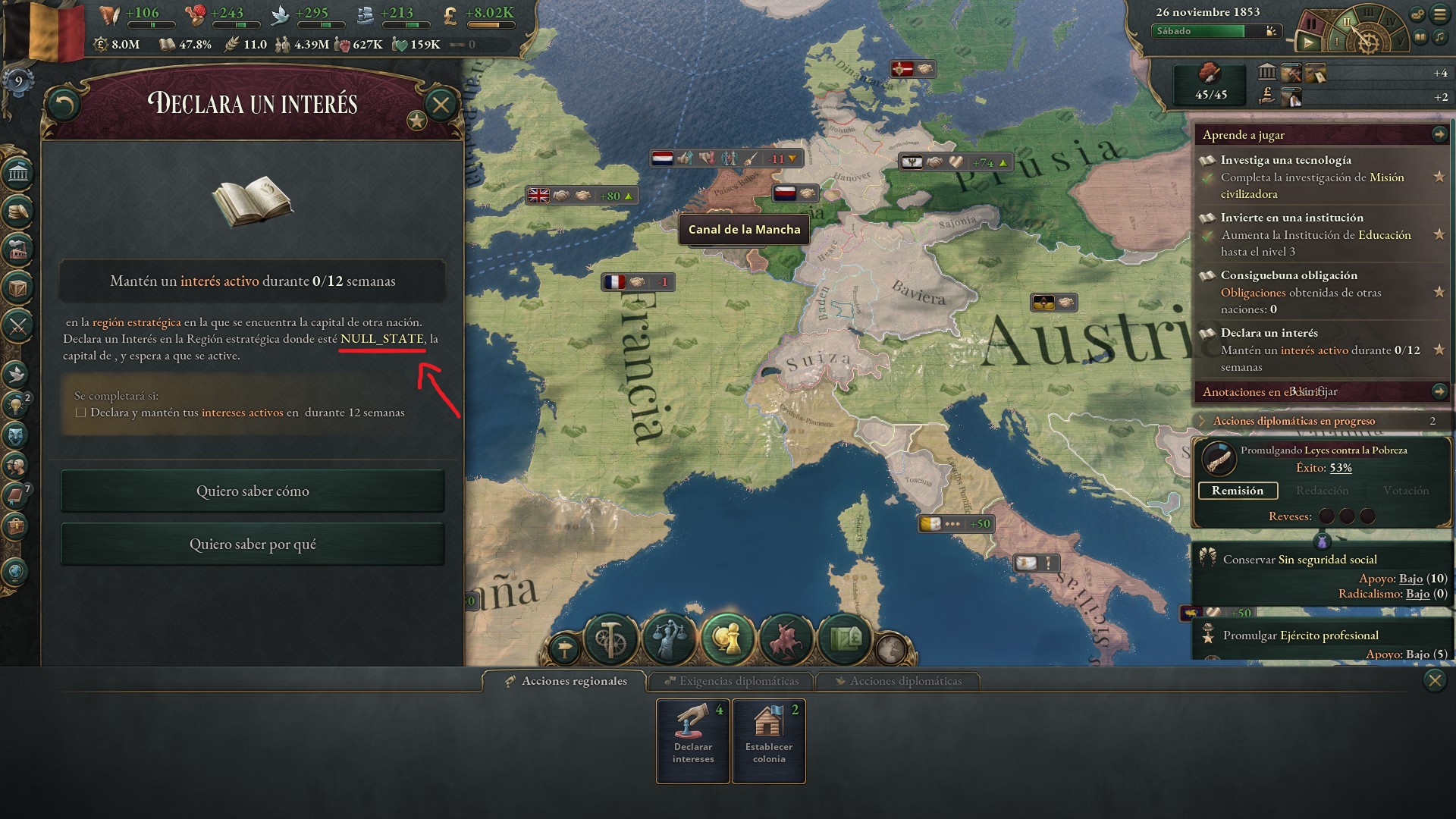Open the scales of justice politics lens
1456x819 pixels.
(669, 639)
